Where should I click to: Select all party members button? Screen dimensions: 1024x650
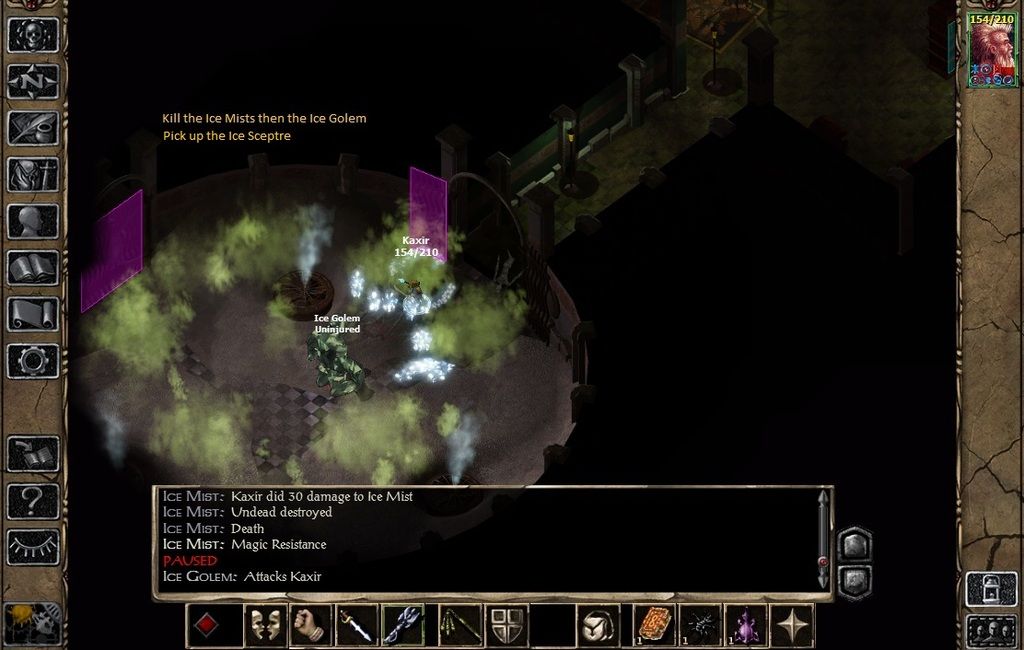click(991, 631)
